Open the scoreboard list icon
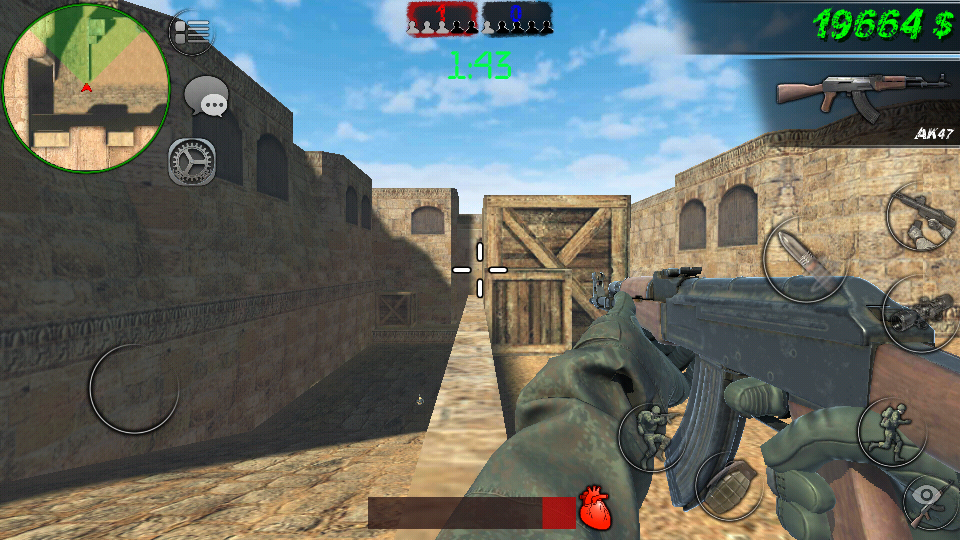960x540 pixels. tap(192, 32)
